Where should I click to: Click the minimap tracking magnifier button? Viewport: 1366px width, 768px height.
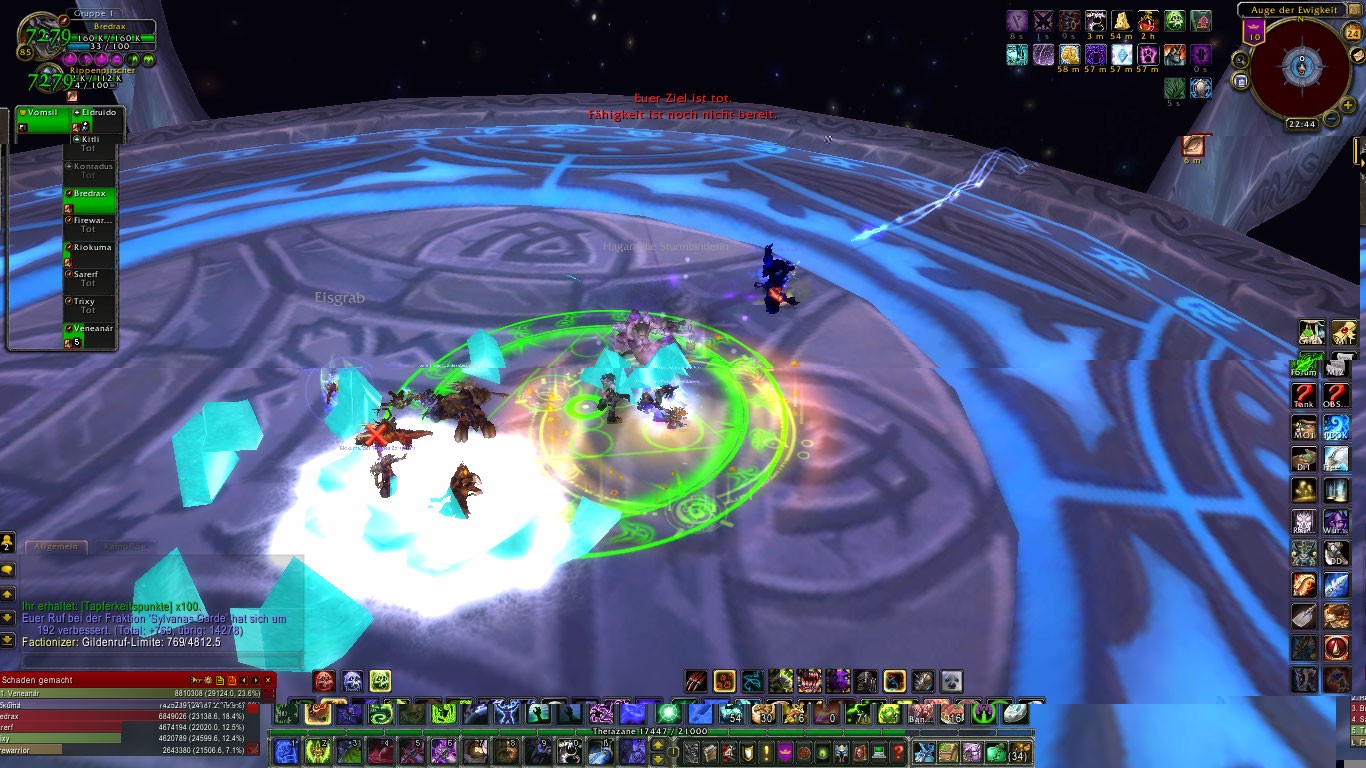[1241, 60]
